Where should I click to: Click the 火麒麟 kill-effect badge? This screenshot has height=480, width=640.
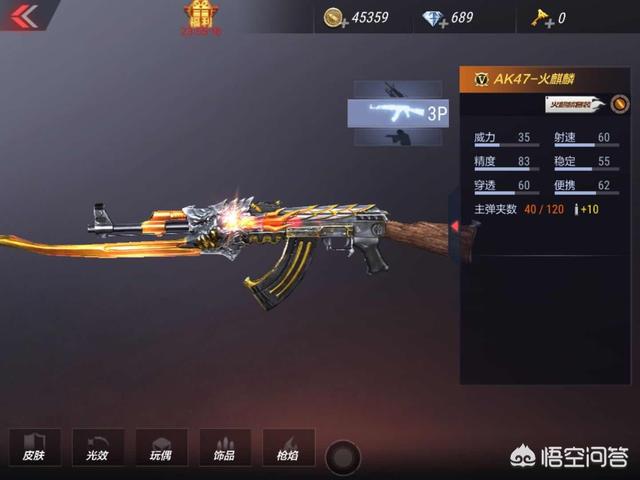tap(574, 104)
